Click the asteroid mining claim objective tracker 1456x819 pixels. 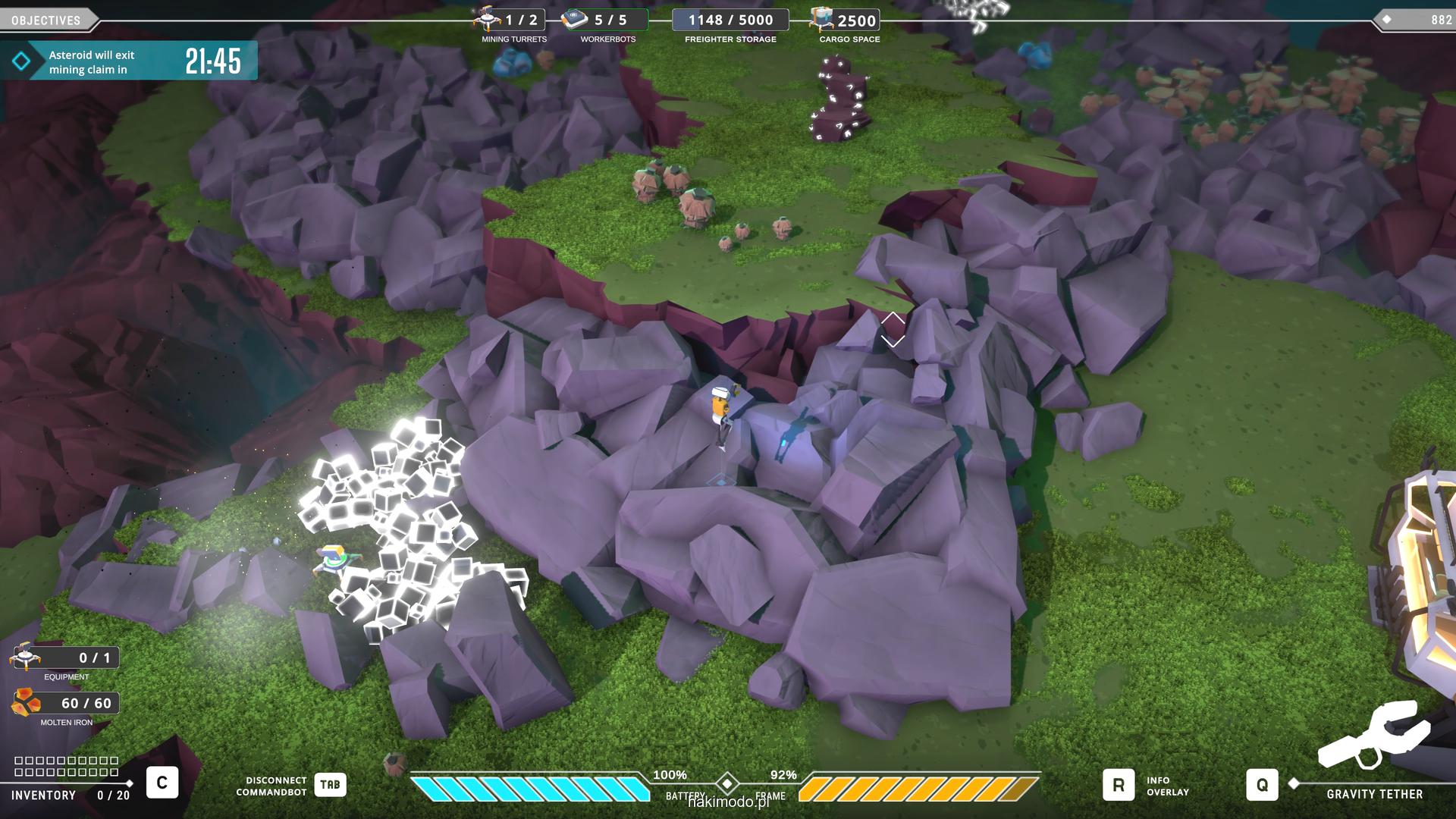pyautogui.click(x=129, y=61)
